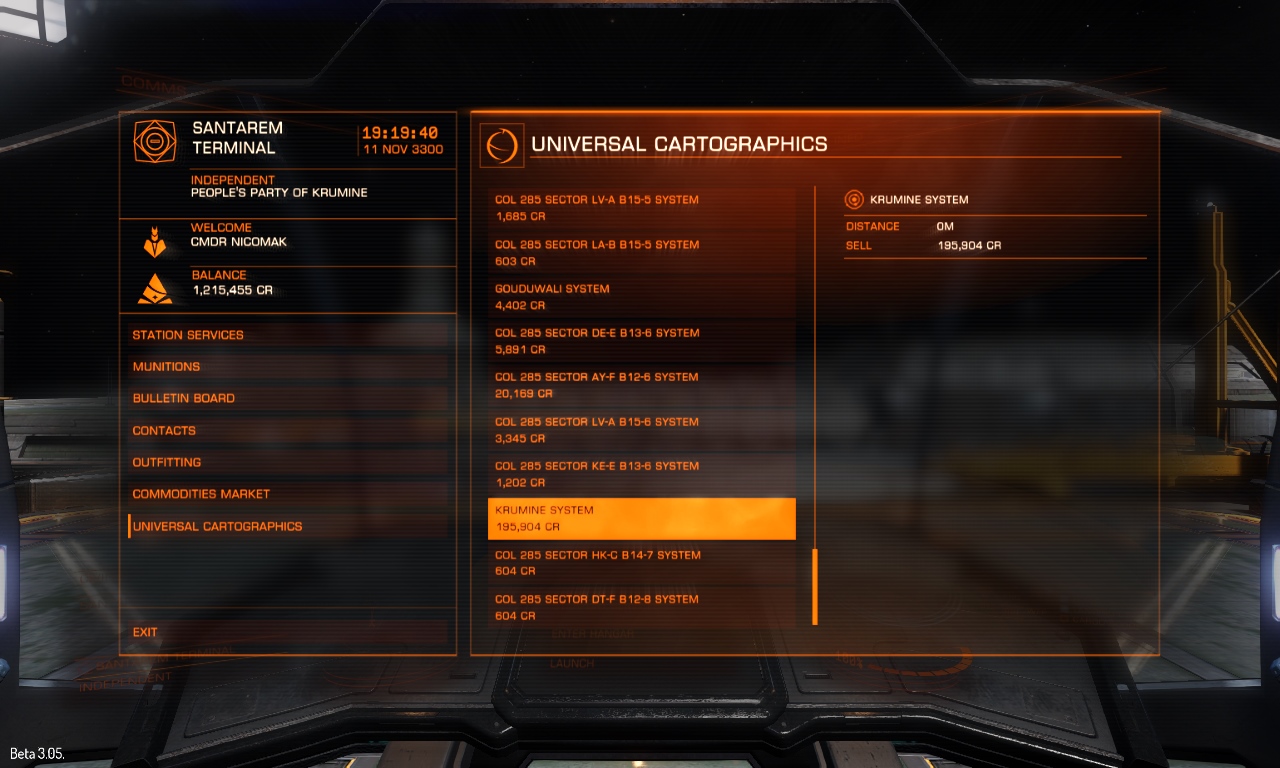The image size is (1280, 768).
Task: Click the highlighted Krumine System entry
Action: coord(641,518)
